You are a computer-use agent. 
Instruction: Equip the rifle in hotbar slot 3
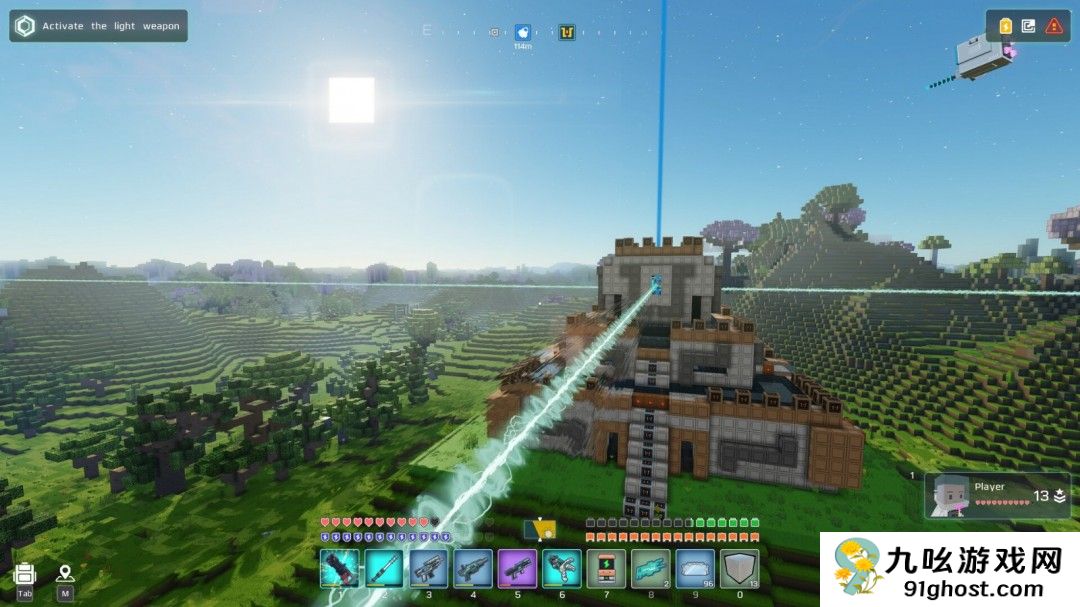pos(428,568)
